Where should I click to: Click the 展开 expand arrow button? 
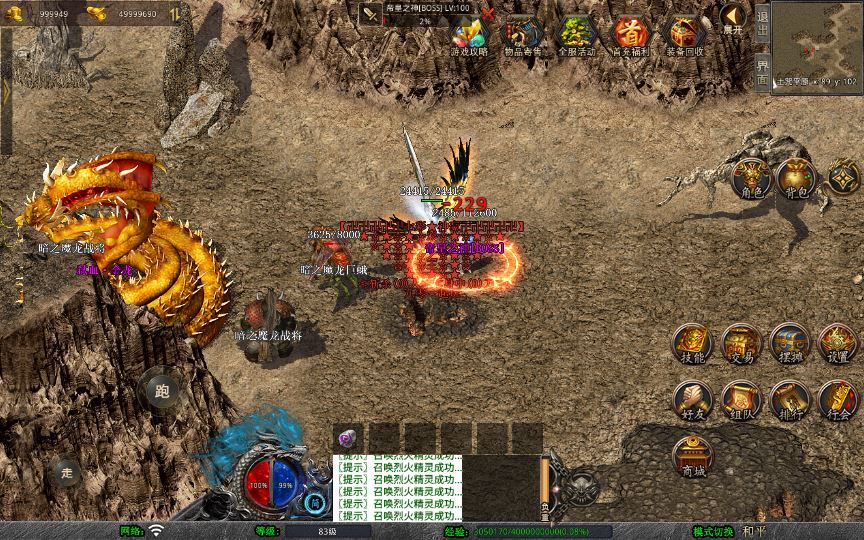[x=733, y=17]
